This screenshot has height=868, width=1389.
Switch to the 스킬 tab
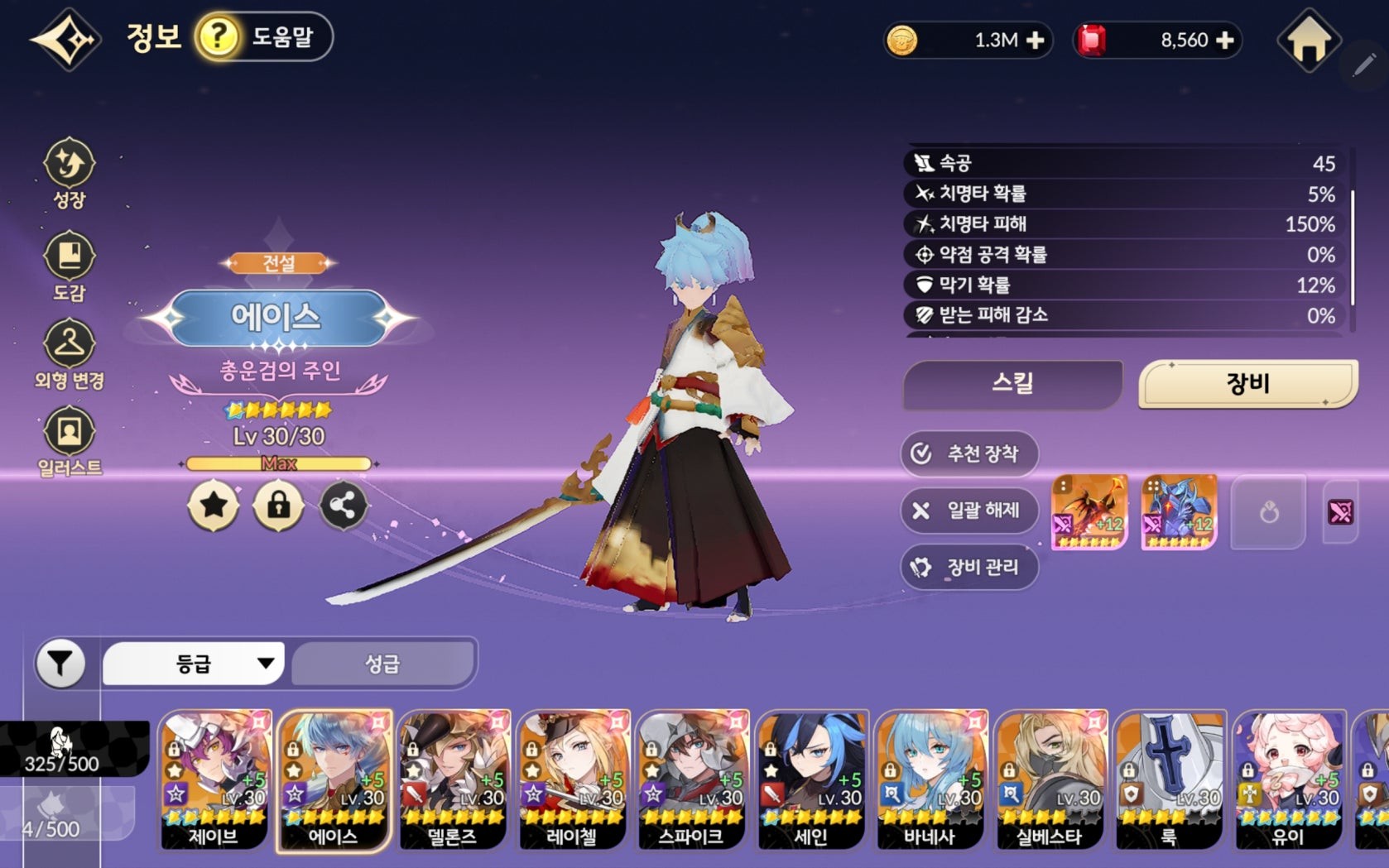pos(1010,383)
